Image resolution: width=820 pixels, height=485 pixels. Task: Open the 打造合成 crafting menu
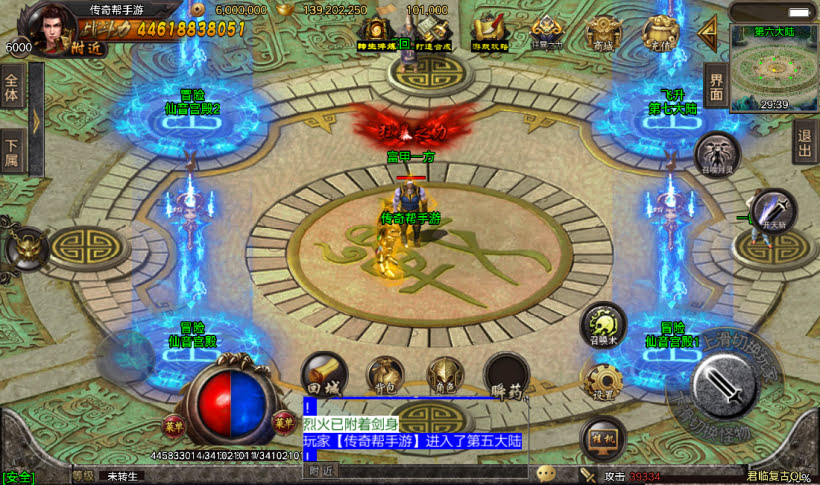(432, 34)
